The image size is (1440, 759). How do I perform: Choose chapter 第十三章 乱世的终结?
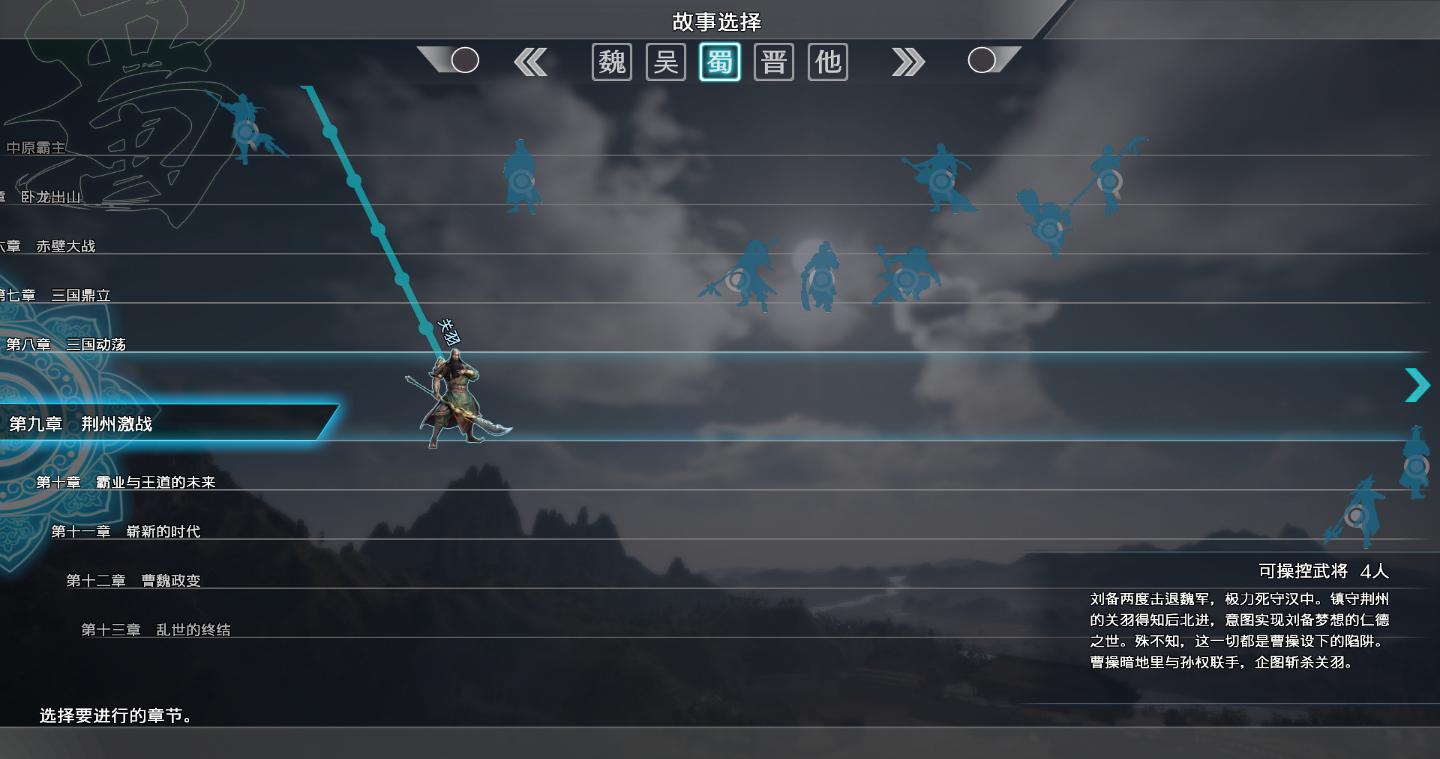[156, 629]
